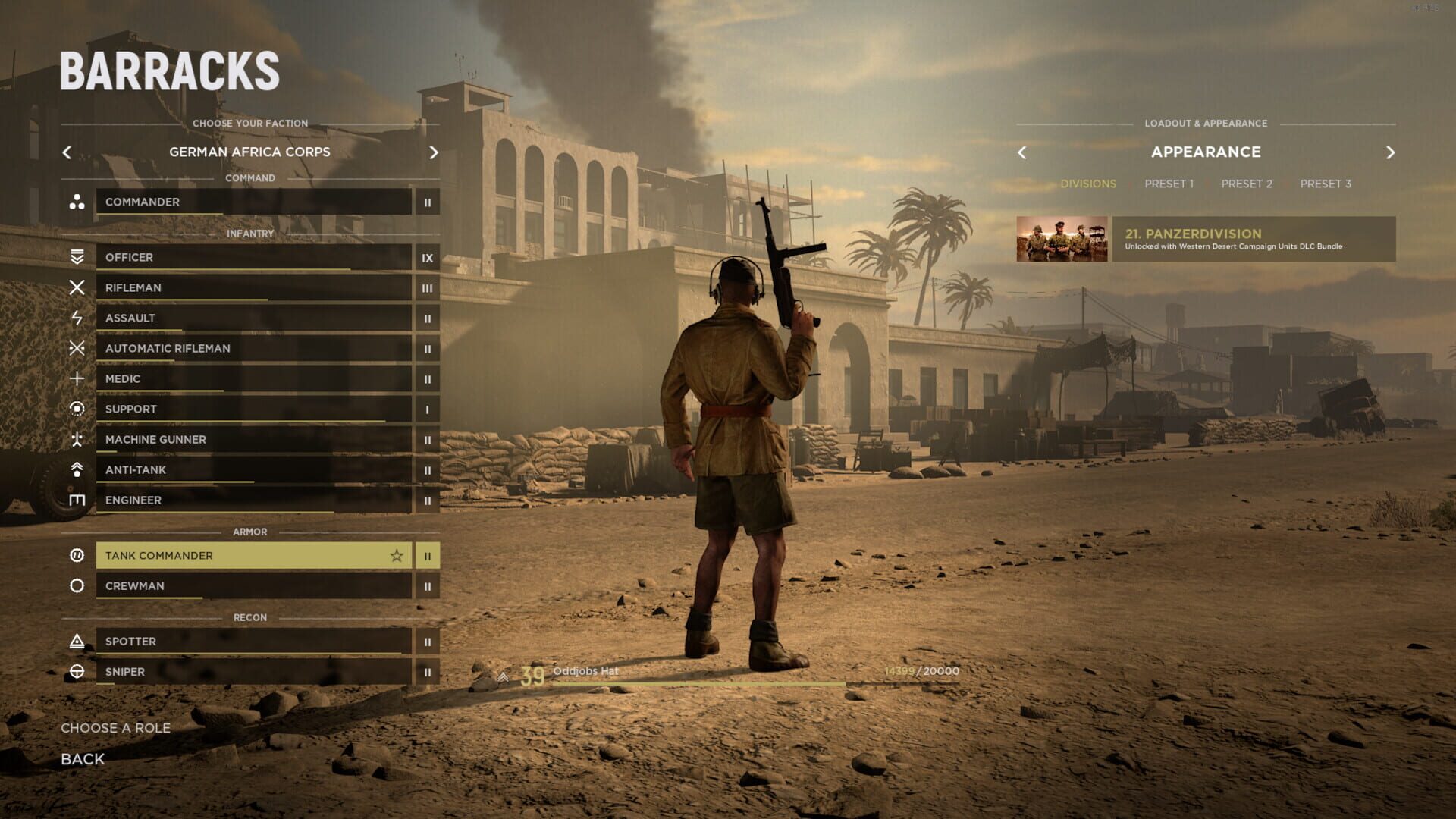Select the Rifleman role row
Screen dimensions: 1456x819
click(x=250, y=287)
